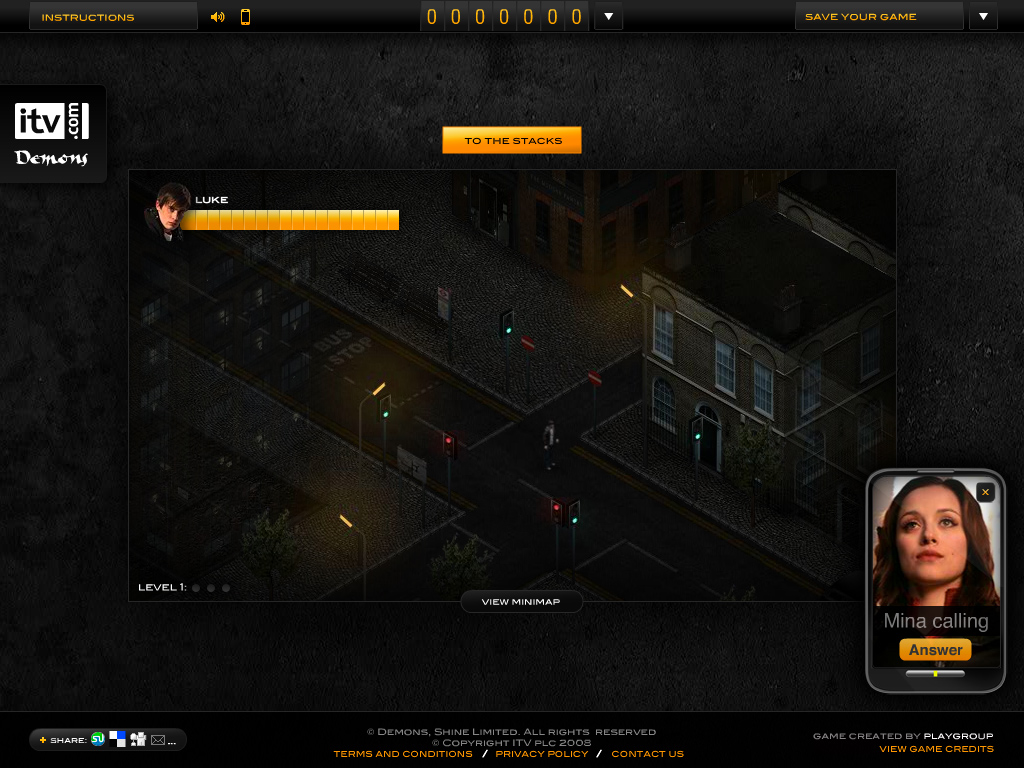
Task: Save your game
Action: (x=878, y=17)
